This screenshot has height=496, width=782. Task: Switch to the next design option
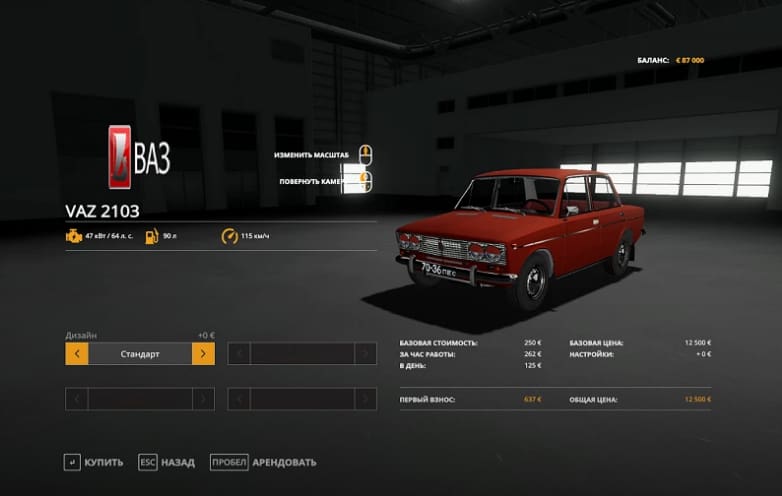click(203, 354)
